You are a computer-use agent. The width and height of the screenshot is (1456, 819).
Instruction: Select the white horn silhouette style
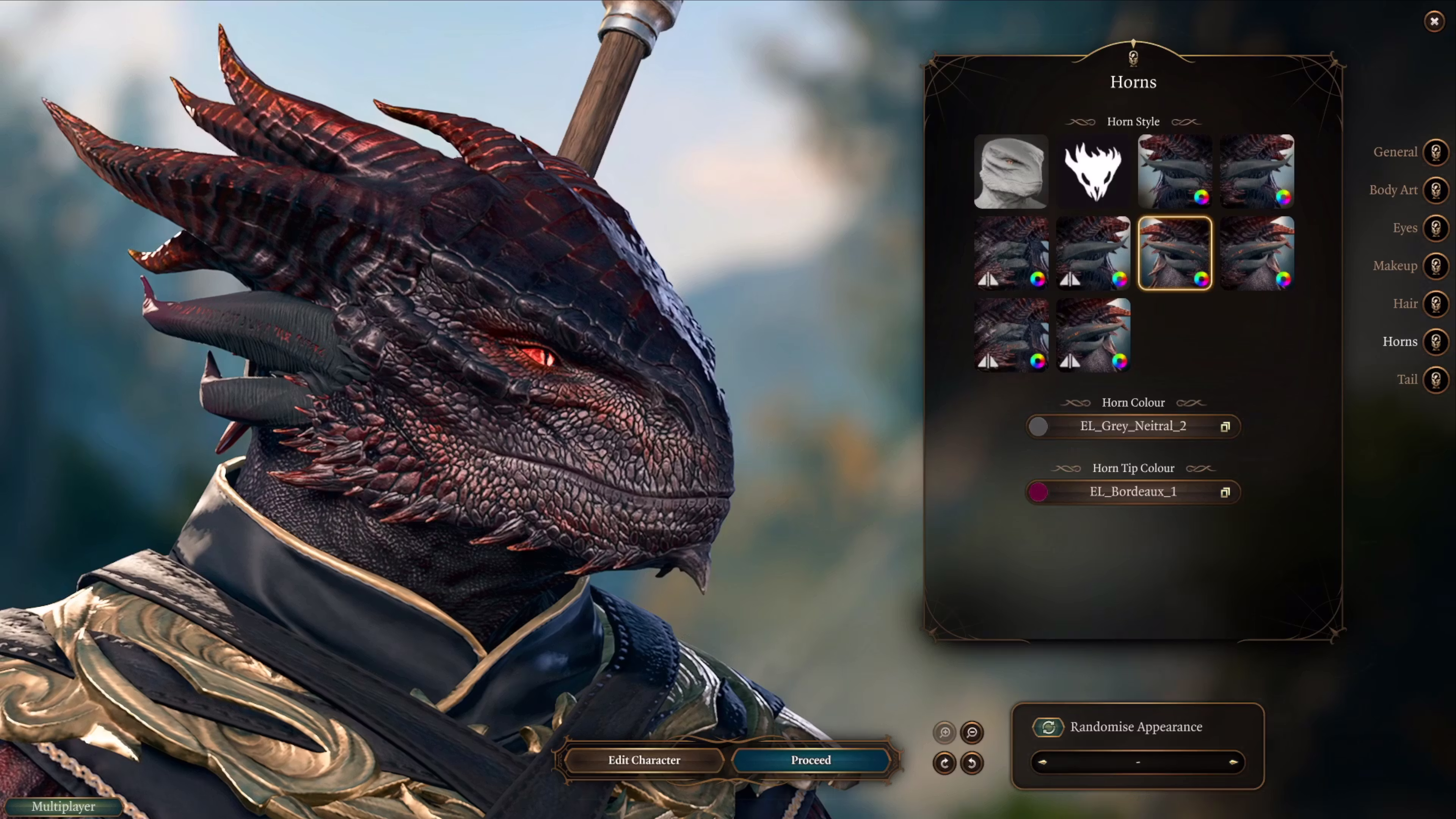point(1092,171)
